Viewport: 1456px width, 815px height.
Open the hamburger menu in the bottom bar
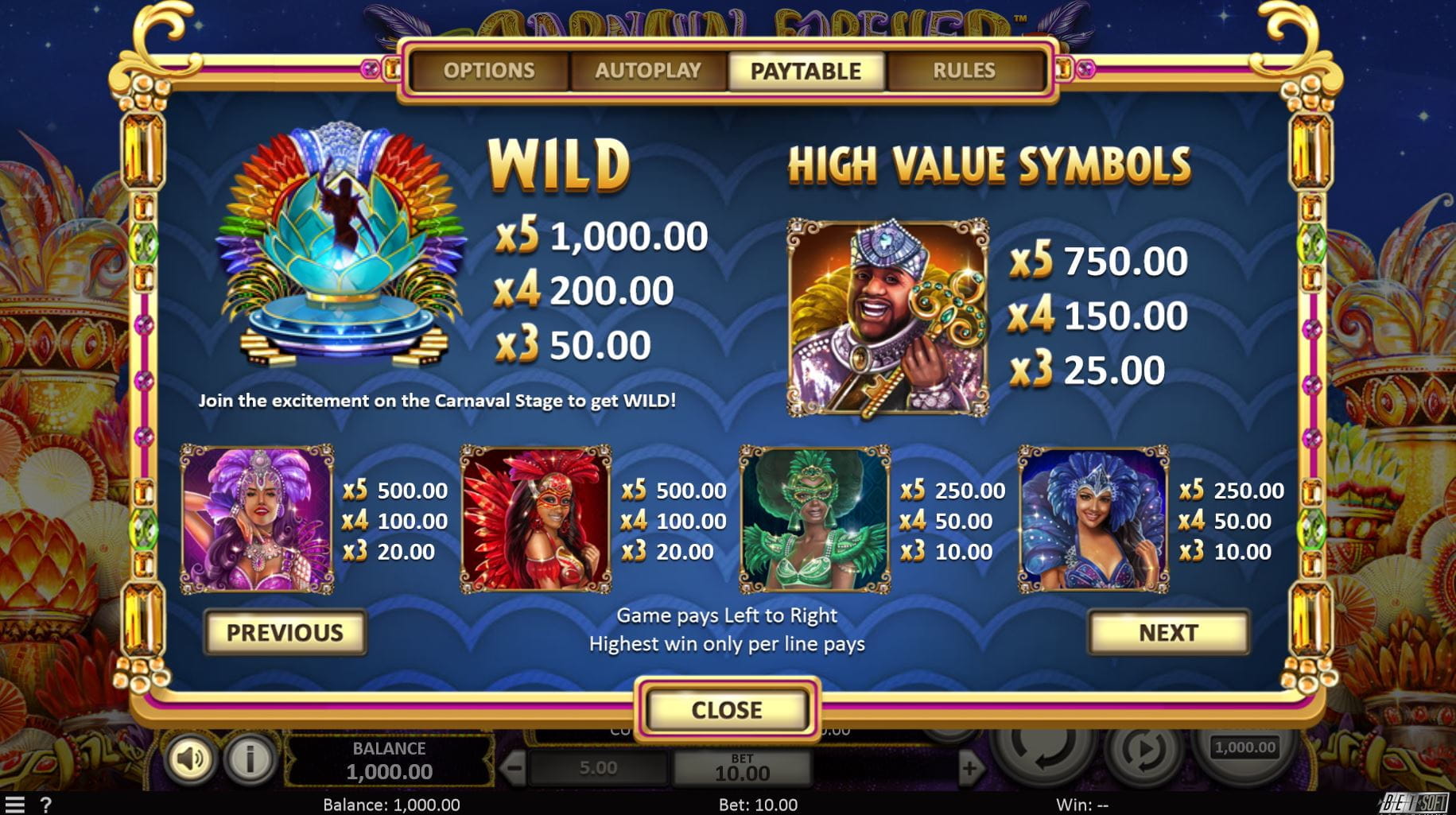14,805
